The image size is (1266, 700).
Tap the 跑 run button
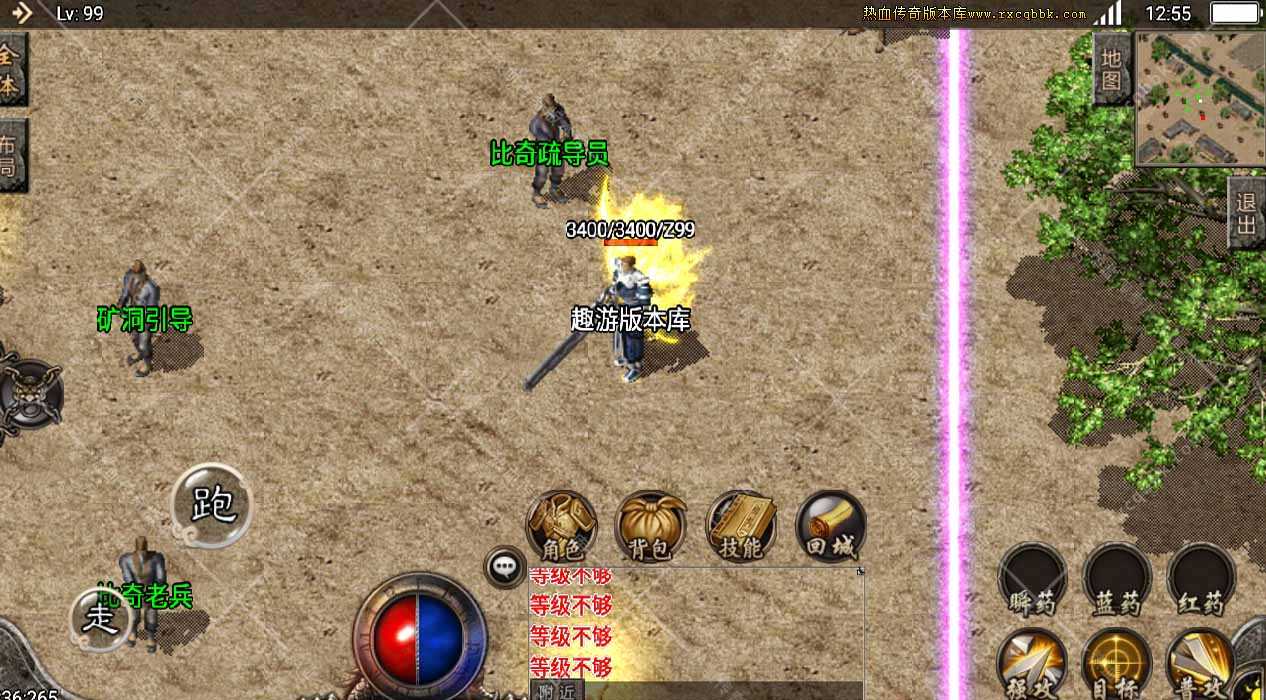pos(211,505)
